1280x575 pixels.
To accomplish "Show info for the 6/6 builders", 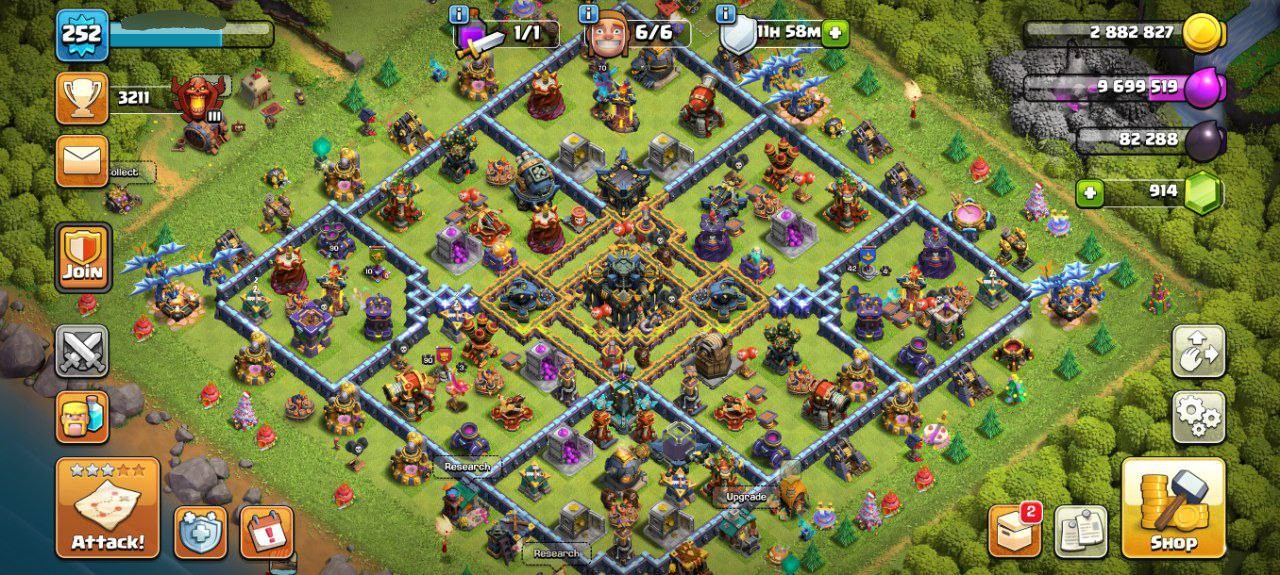I will pyautogui.click(x=589, y=14).
